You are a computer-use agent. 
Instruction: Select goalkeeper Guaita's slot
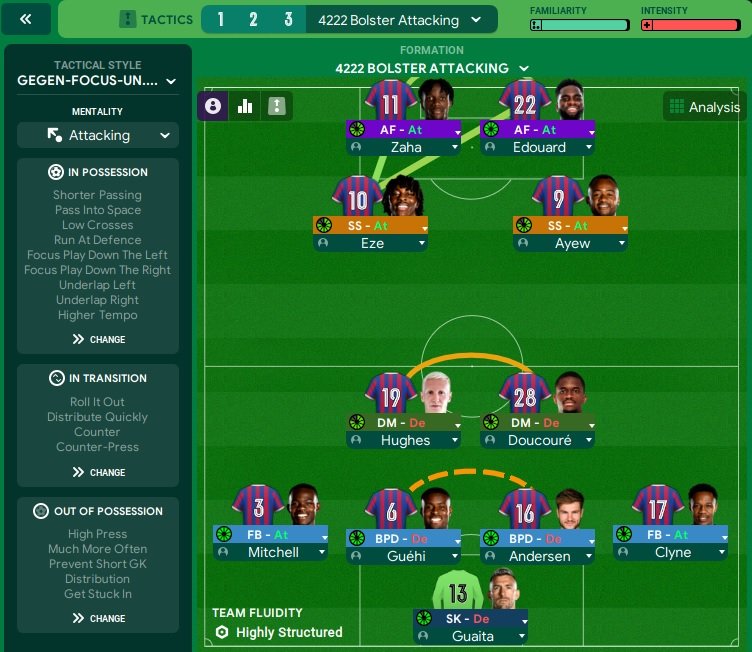tap(470, 637)
